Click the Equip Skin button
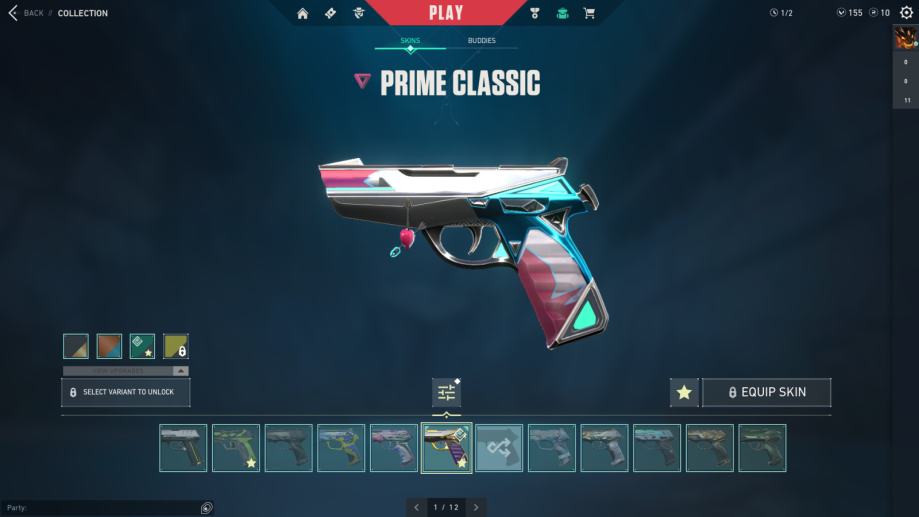This screenshot has width=919, height=517. tap(766, 392)
